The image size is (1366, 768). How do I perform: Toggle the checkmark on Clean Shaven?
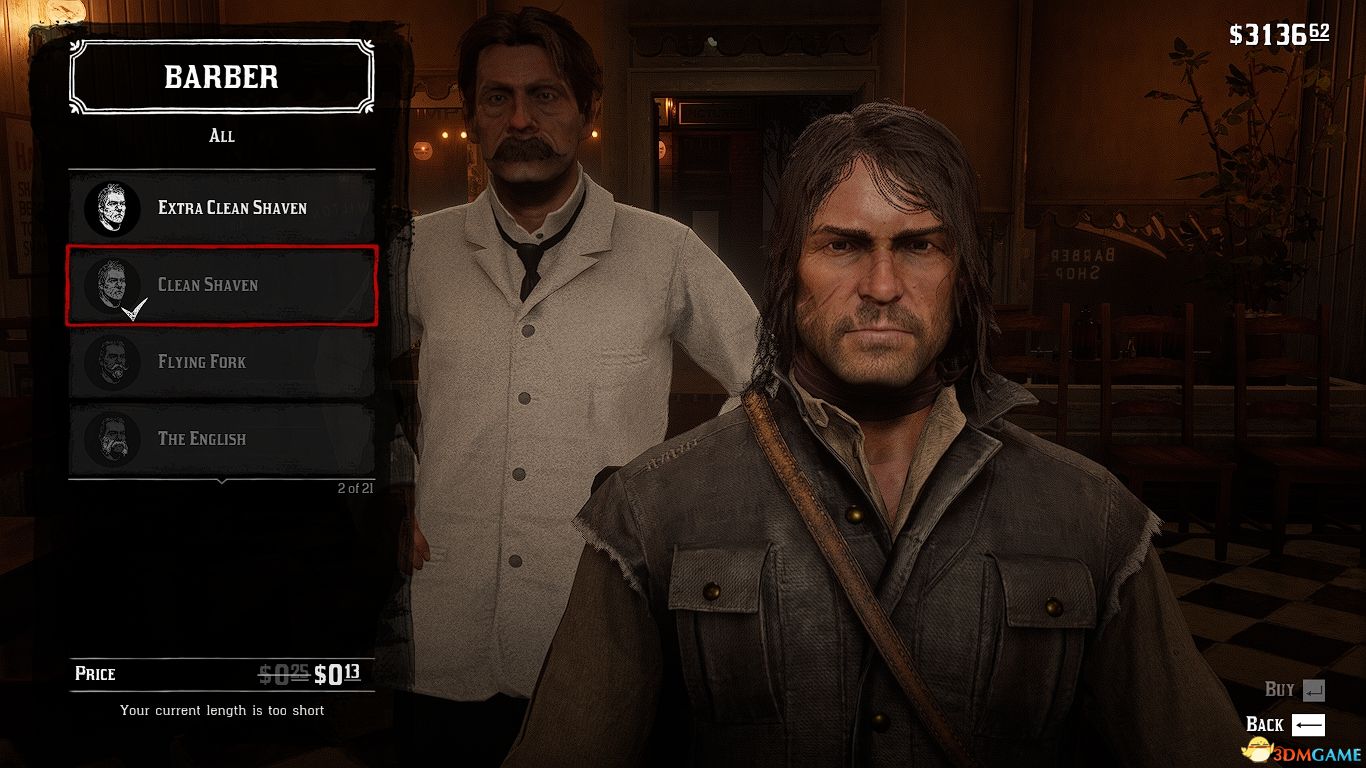click(132, 308)
